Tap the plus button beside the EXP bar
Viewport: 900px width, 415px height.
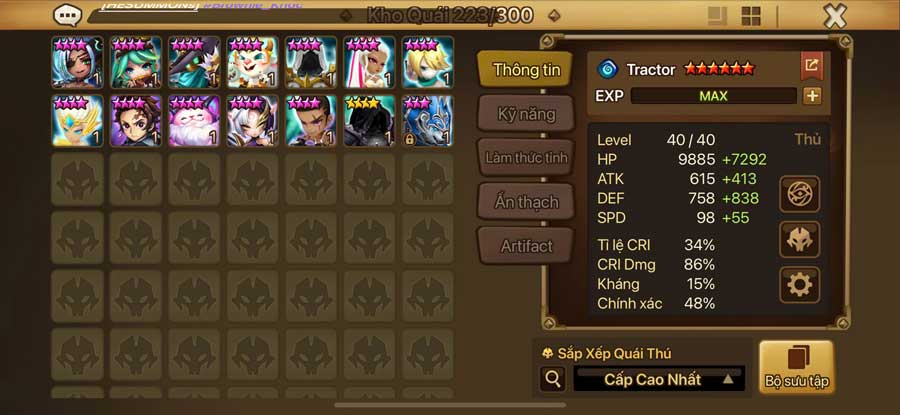click(x=812, y=96)
